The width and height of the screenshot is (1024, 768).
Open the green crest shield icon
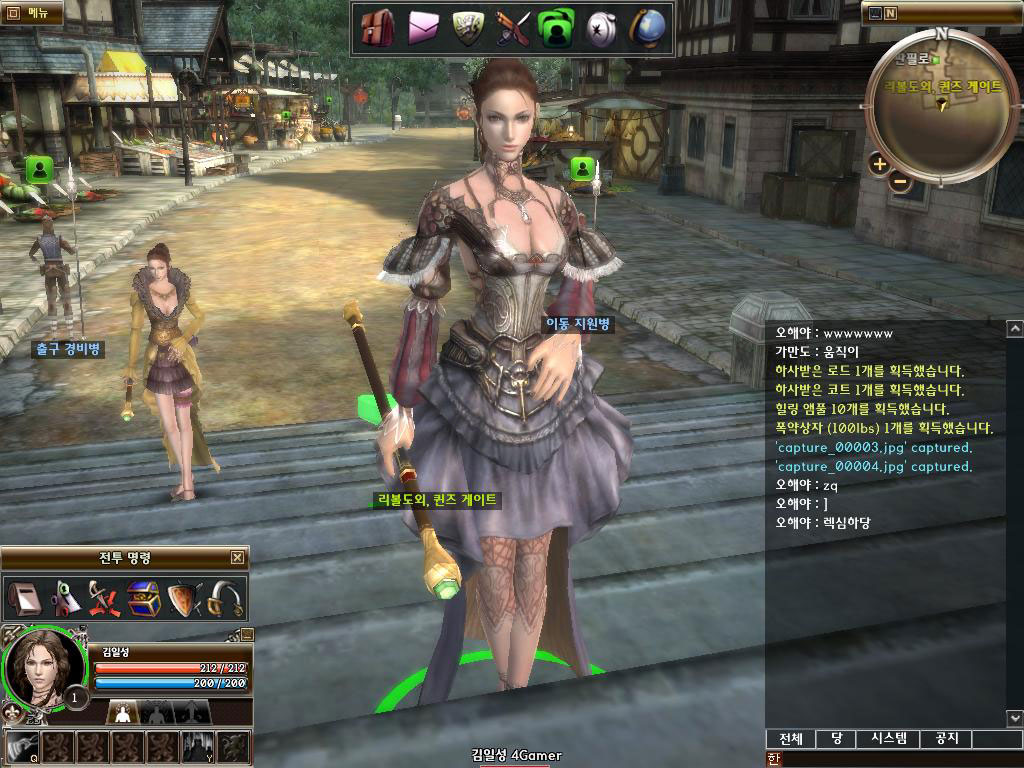(468, 28)
